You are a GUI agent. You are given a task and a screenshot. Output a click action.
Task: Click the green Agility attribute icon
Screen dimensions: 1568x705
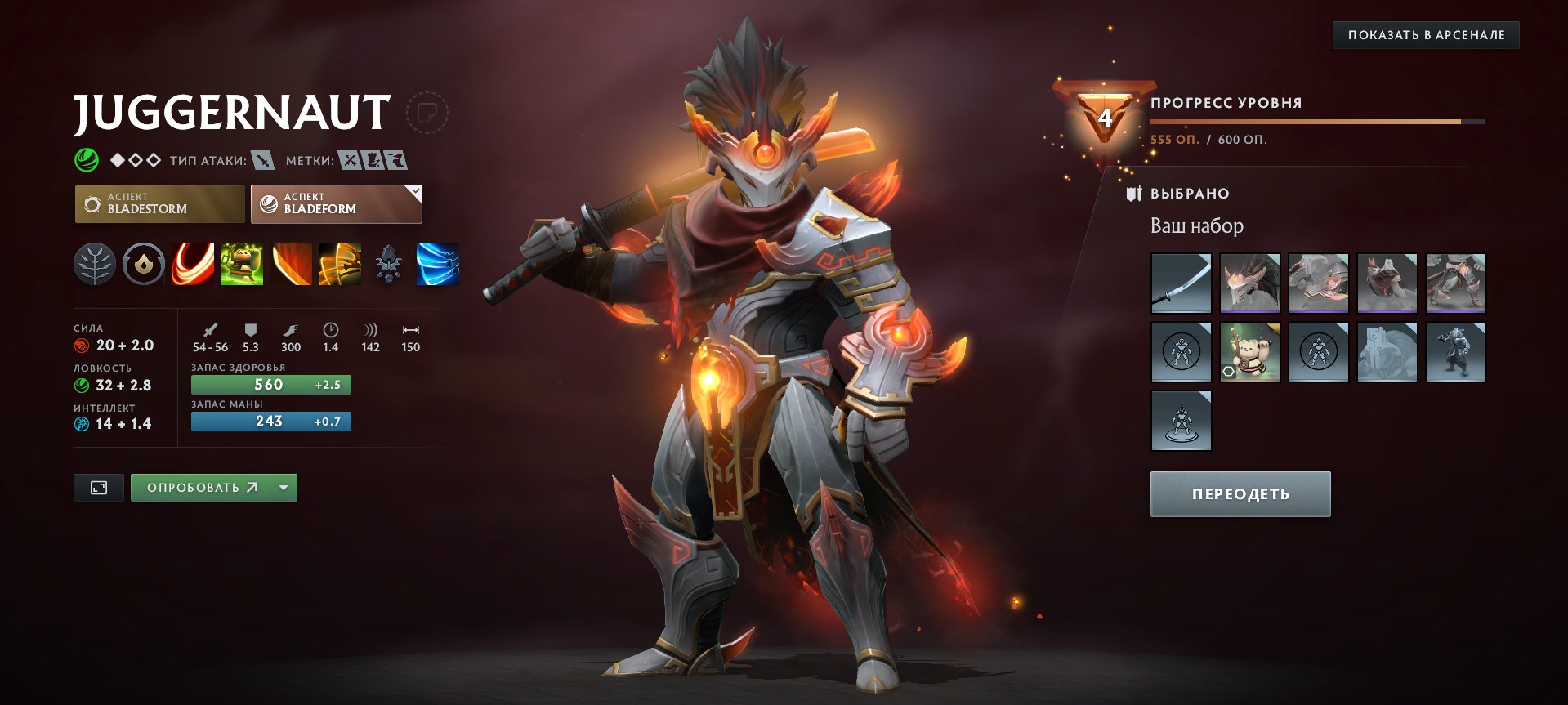(81, 384)
